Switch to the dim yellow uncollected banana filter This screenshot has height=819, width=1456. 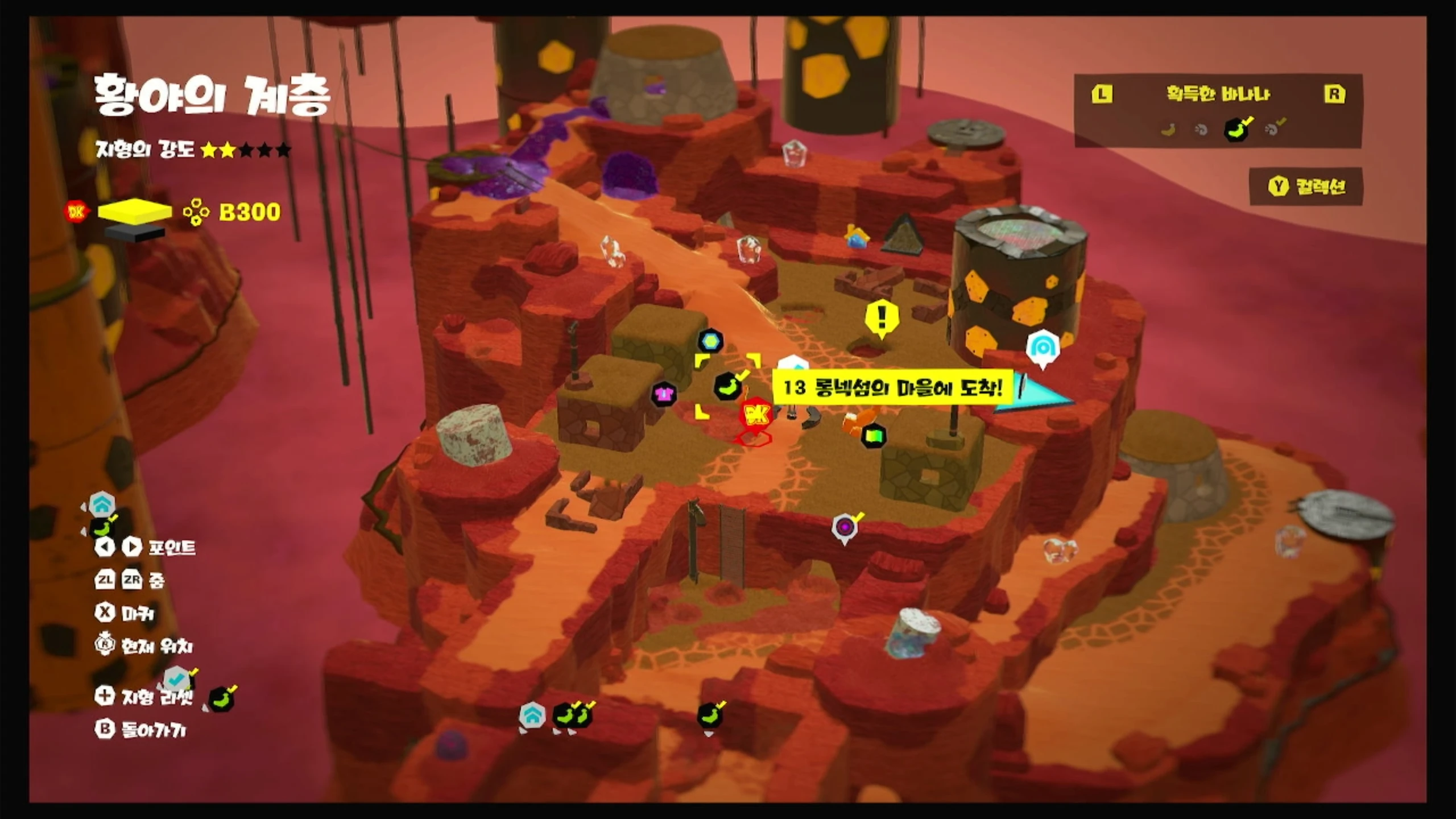[1168, 130]
